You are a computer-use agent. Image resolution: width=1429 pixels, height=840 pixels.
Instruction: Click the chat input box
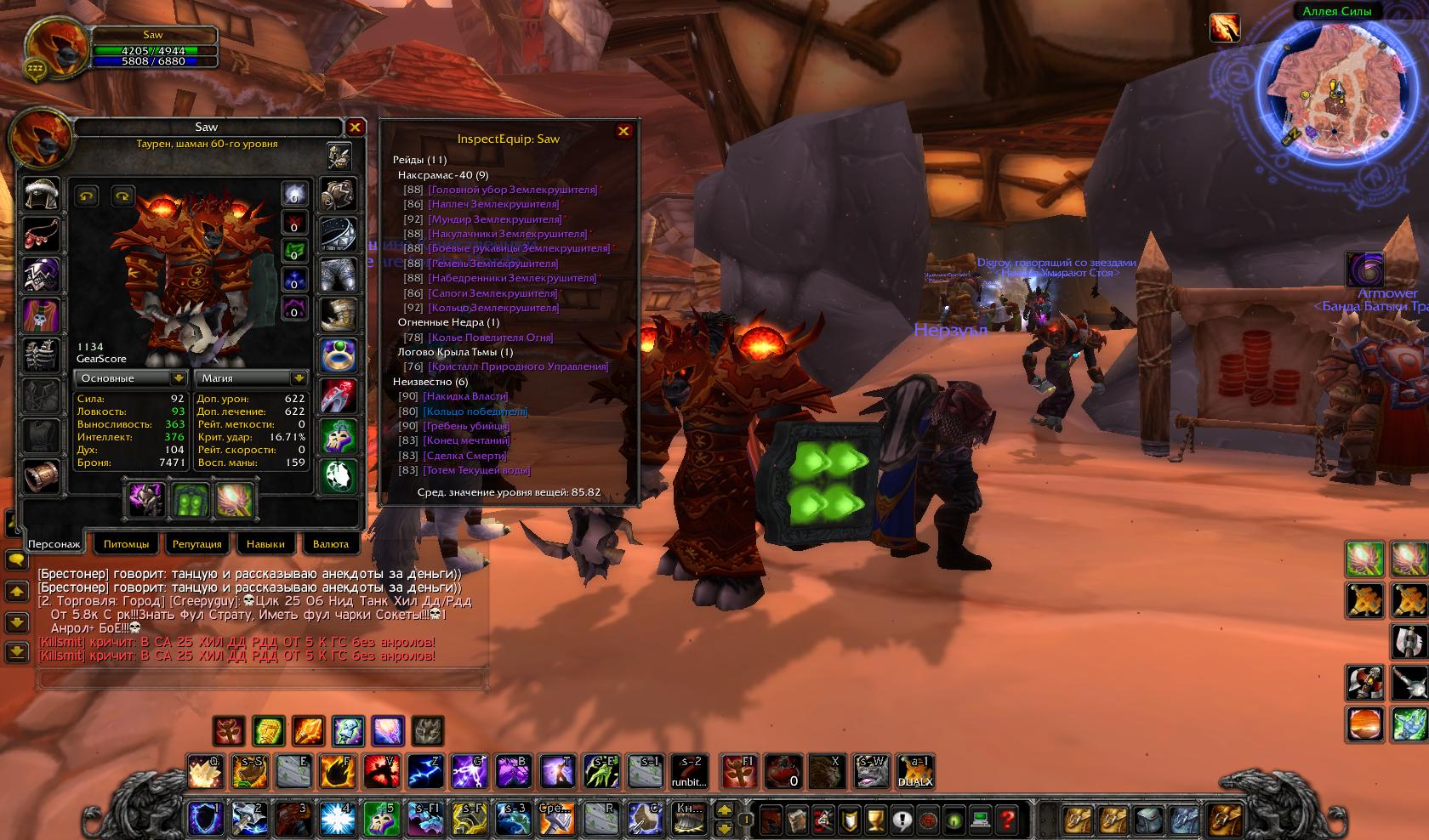pos(262,678)
